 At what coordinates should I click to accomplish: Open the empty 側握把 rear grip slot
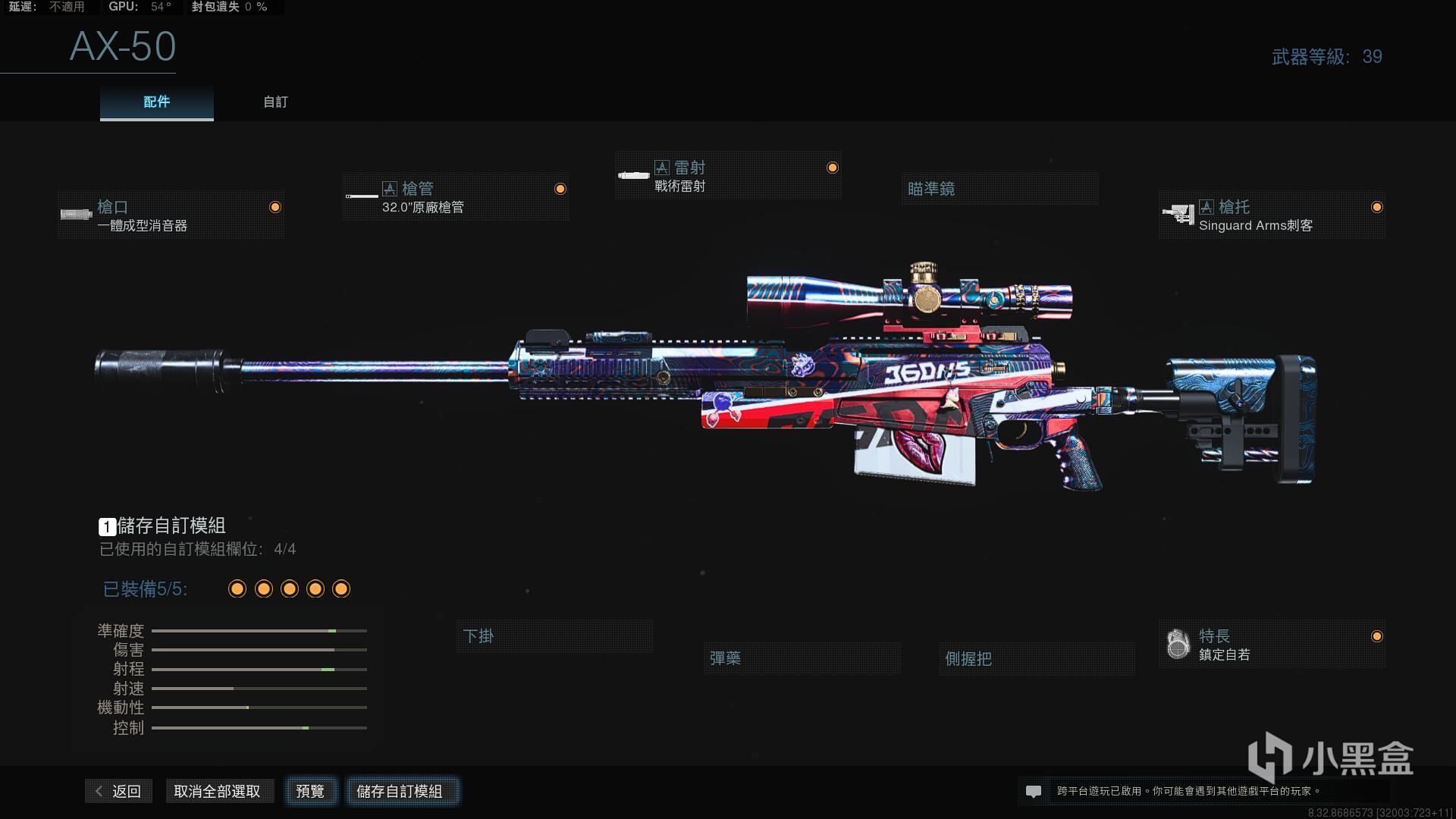coord(1036,658)
